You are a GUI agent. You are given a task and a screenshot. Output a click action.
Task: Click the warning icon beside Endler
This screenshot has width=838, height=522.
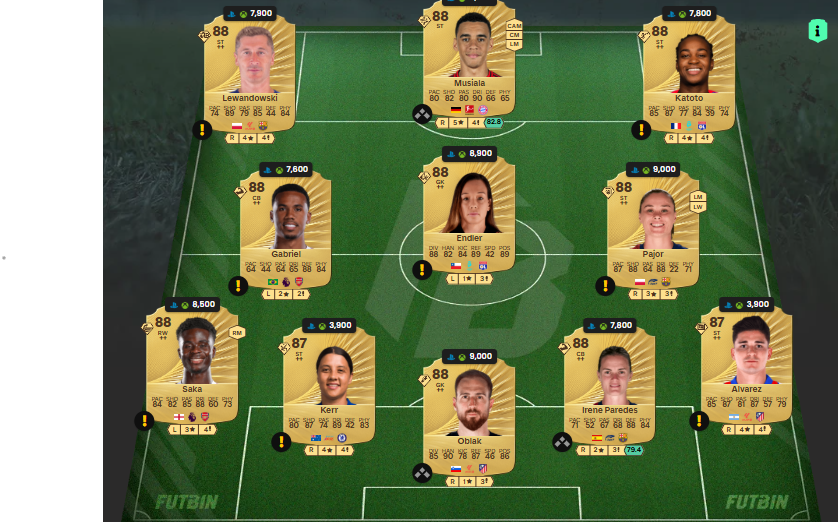(422, 270)
